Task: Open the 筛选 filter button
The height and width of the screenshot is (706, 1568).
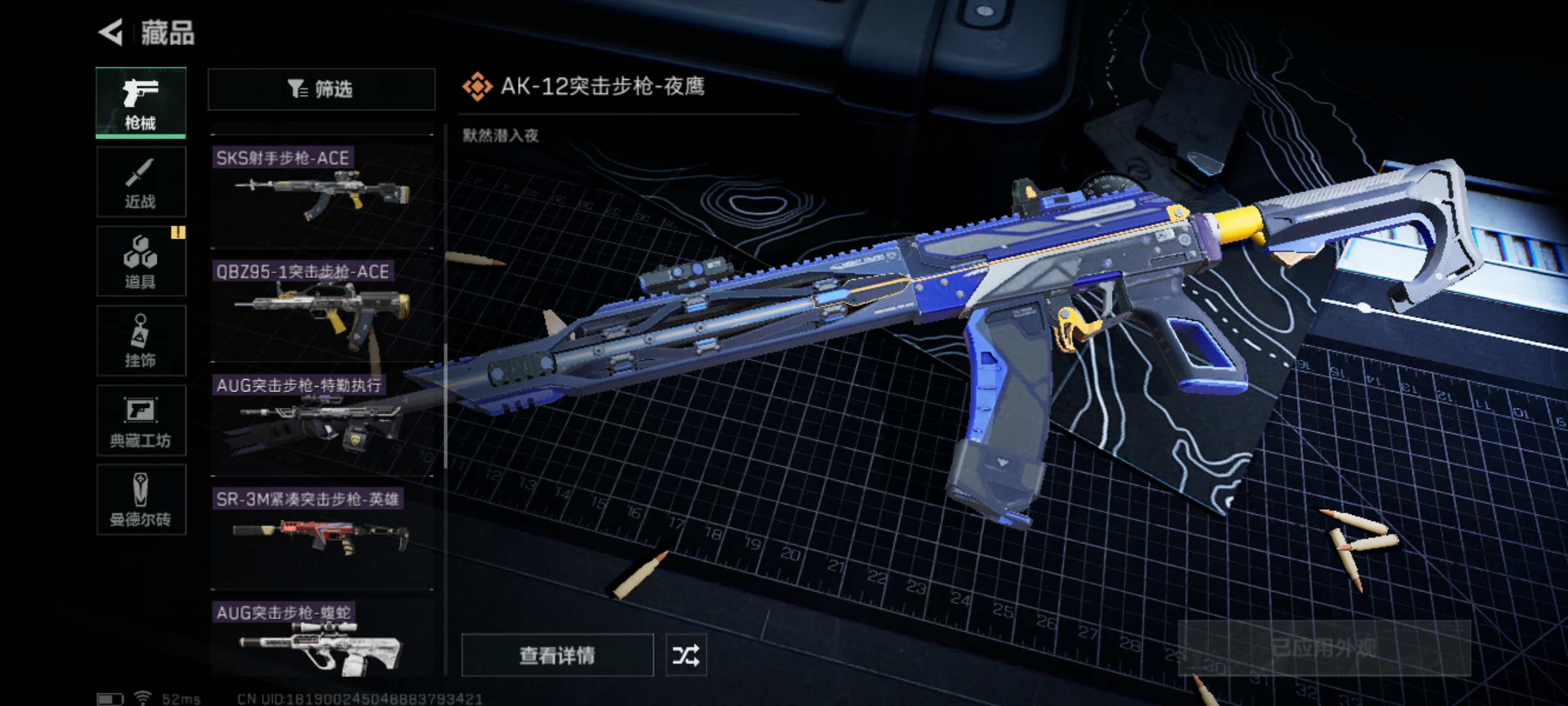Action: pos(321,89)
